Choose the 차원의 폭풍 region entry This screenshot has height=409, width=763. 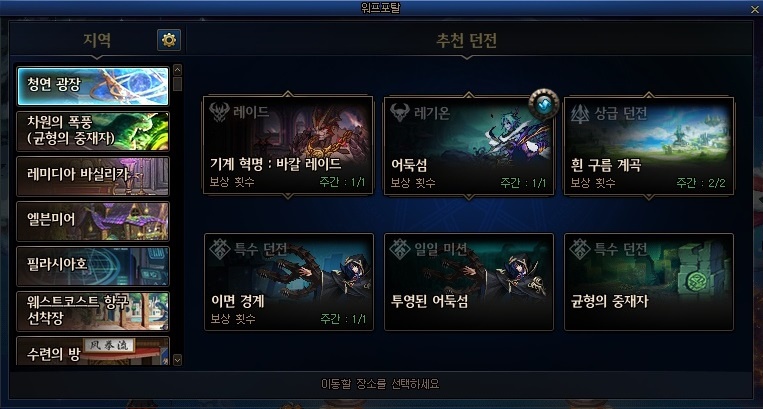(93, 131)
